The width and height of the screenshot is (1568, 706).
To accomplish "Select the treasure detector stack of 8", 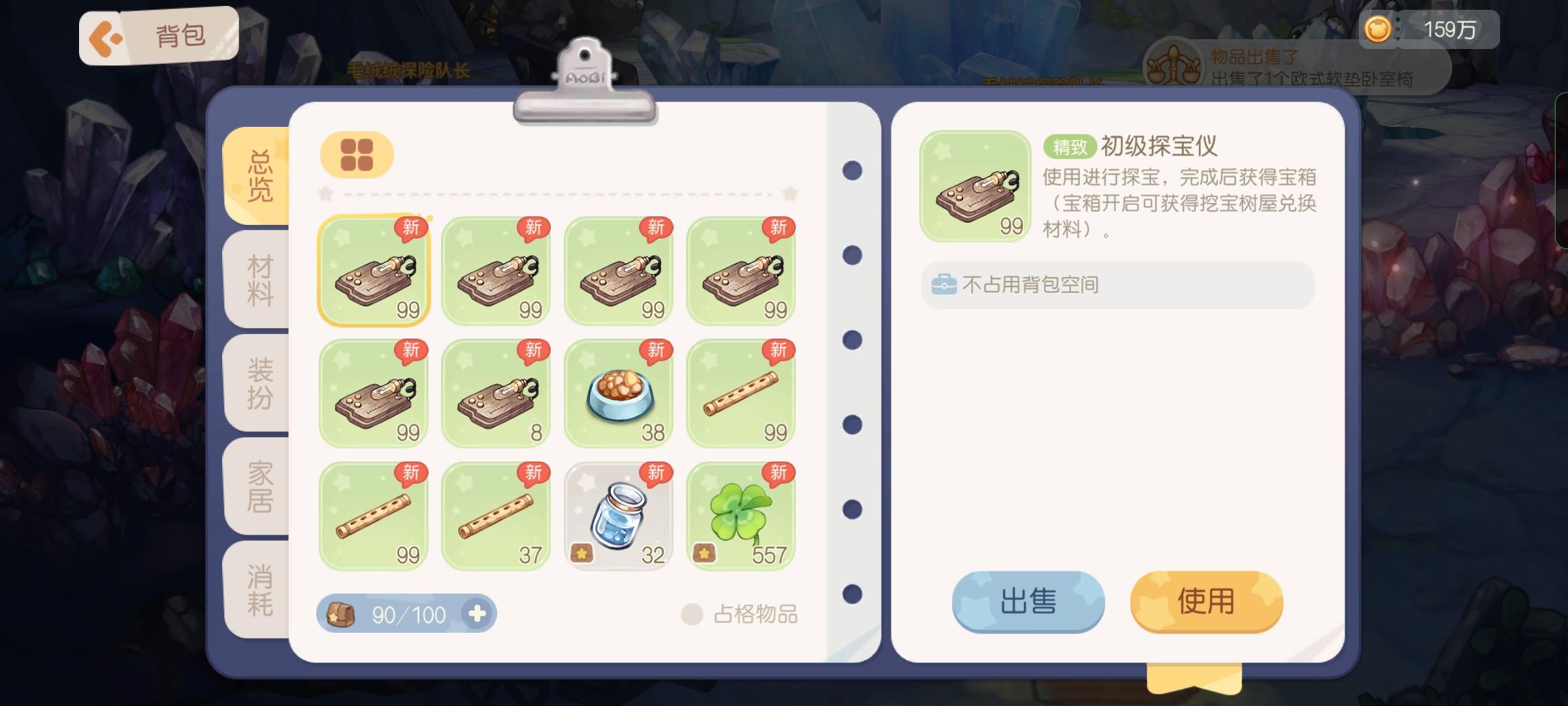I will click(495, 392).
